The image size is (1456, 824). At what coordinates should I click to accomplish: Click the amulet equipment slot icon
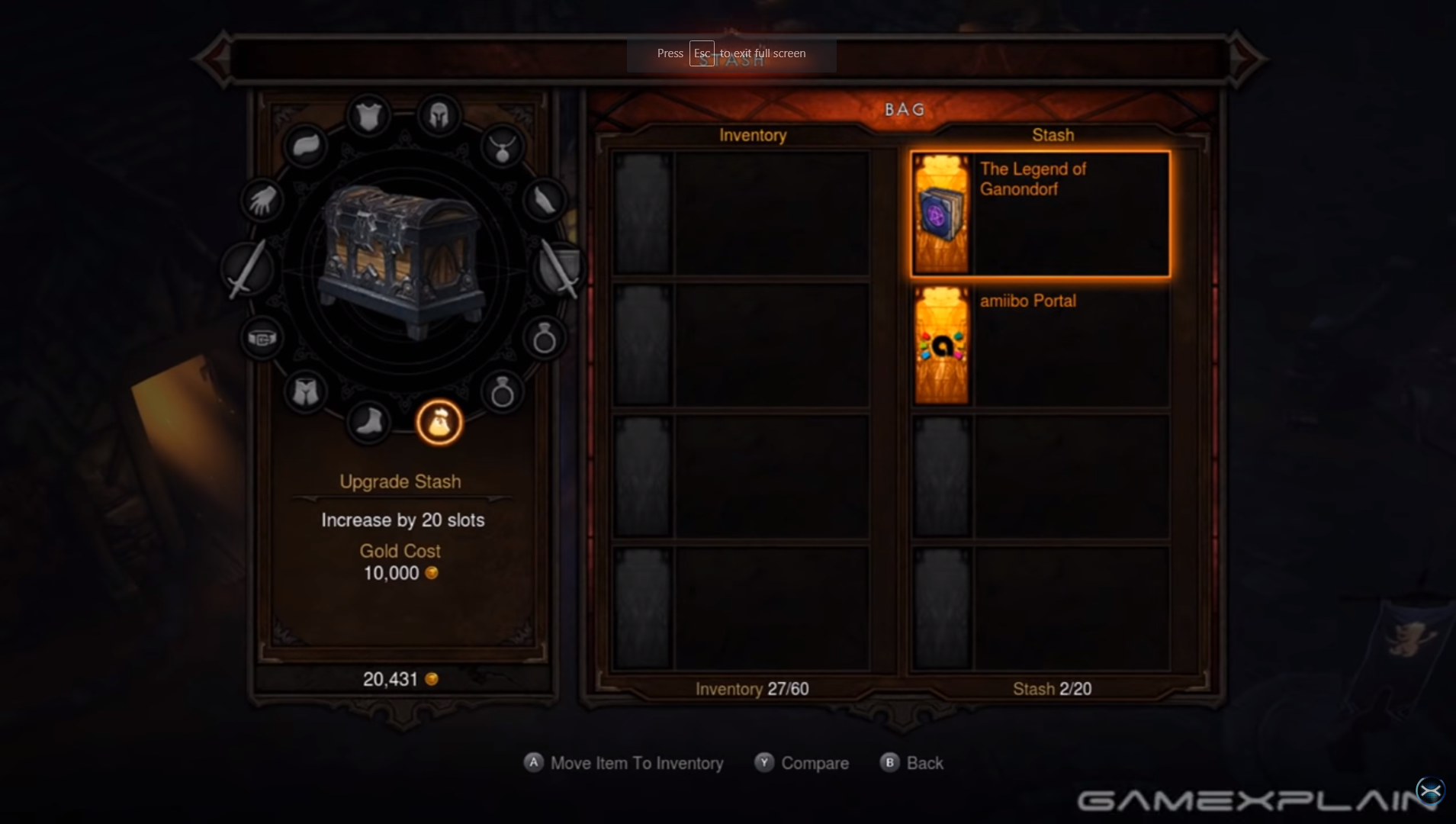[503, 147]
